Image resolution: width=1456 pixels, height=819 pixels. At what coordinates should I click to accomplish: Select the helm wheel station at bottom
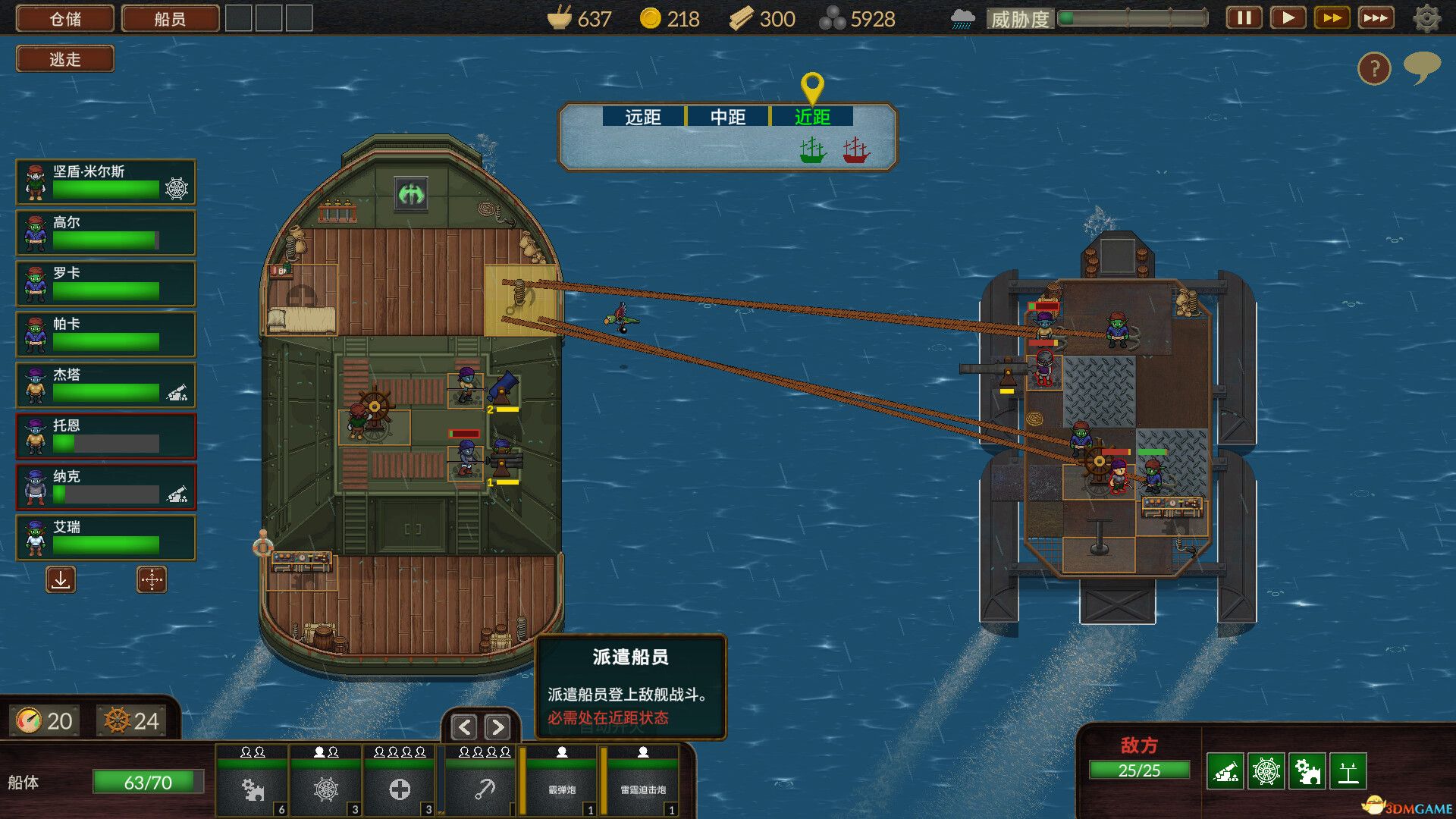pyautogui.click(x=325, y=790)
